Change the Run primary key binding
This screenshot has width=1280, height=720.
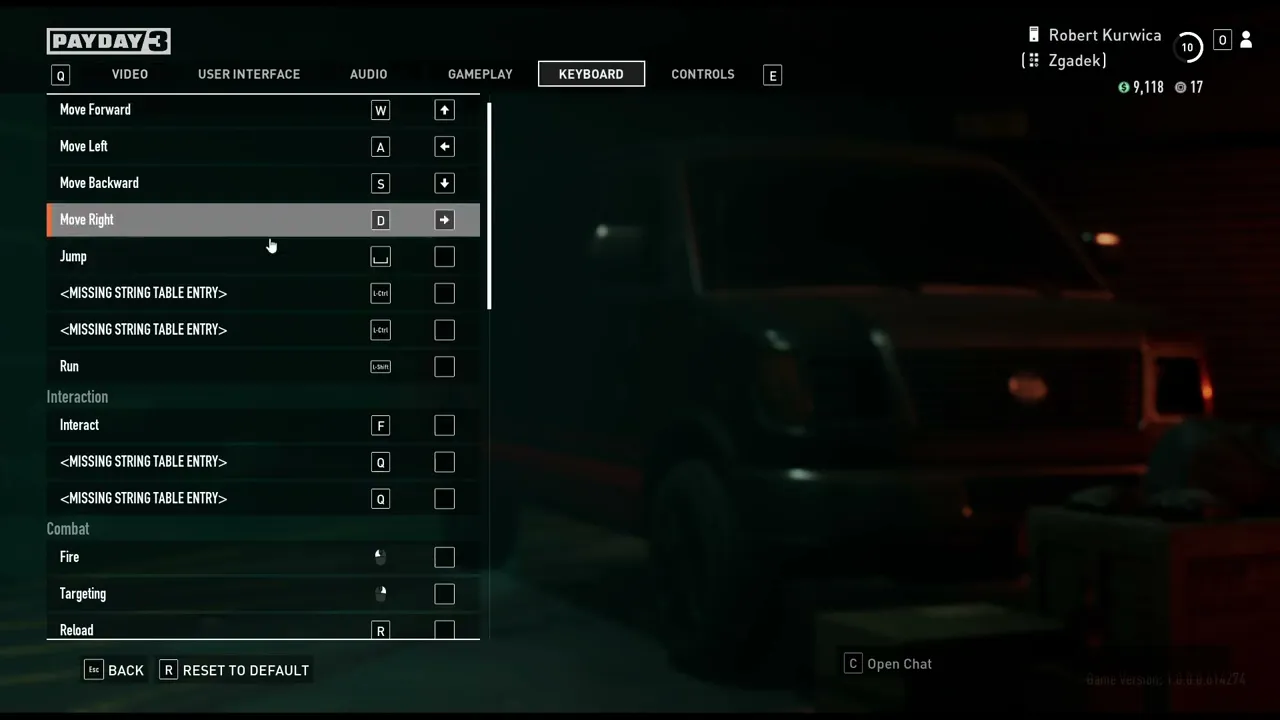pos(380,367)
